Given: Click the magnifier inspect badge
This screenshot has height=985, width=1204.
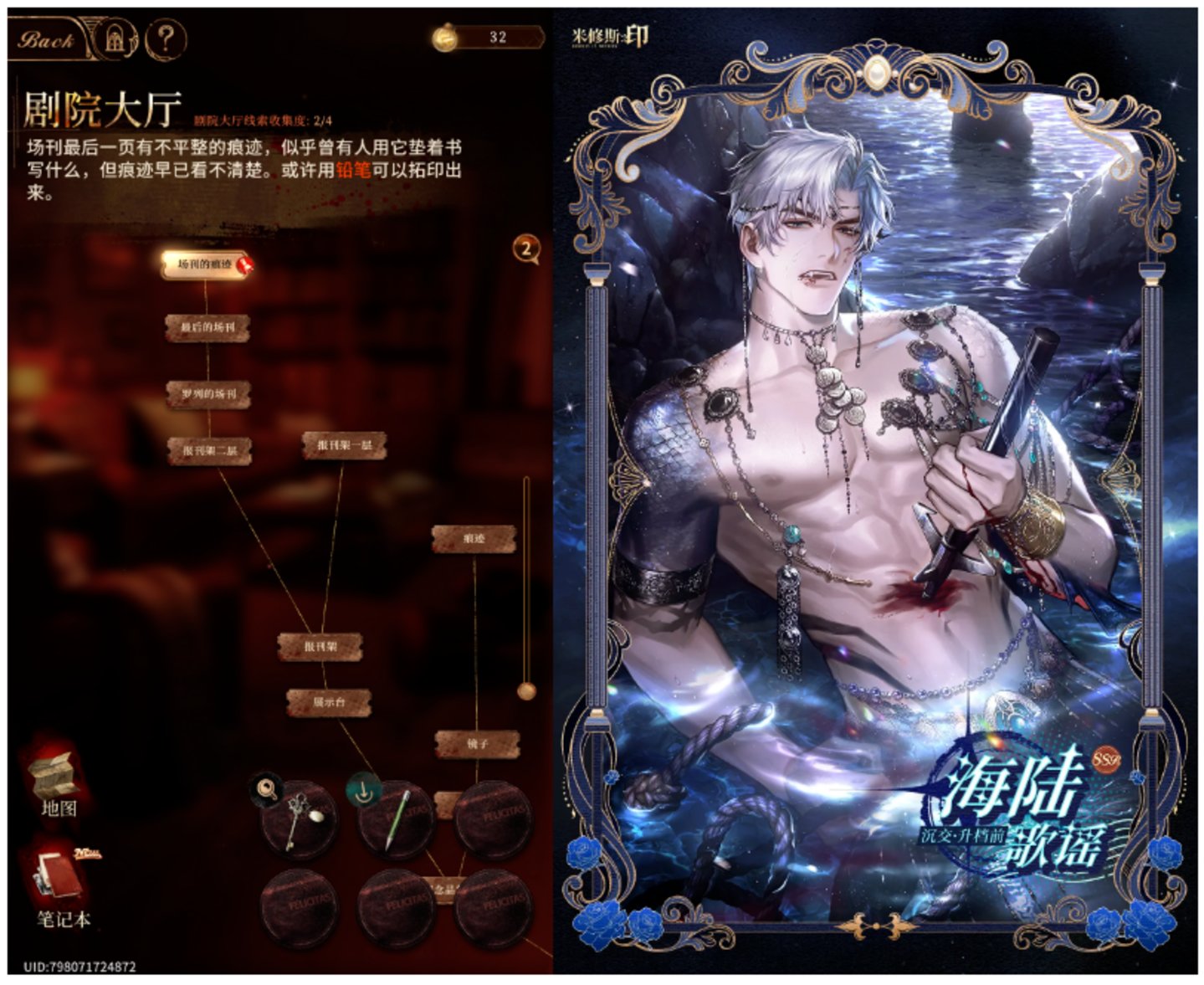Looking at the screenshot, I should pyautogui.click(x=266, y=788).
